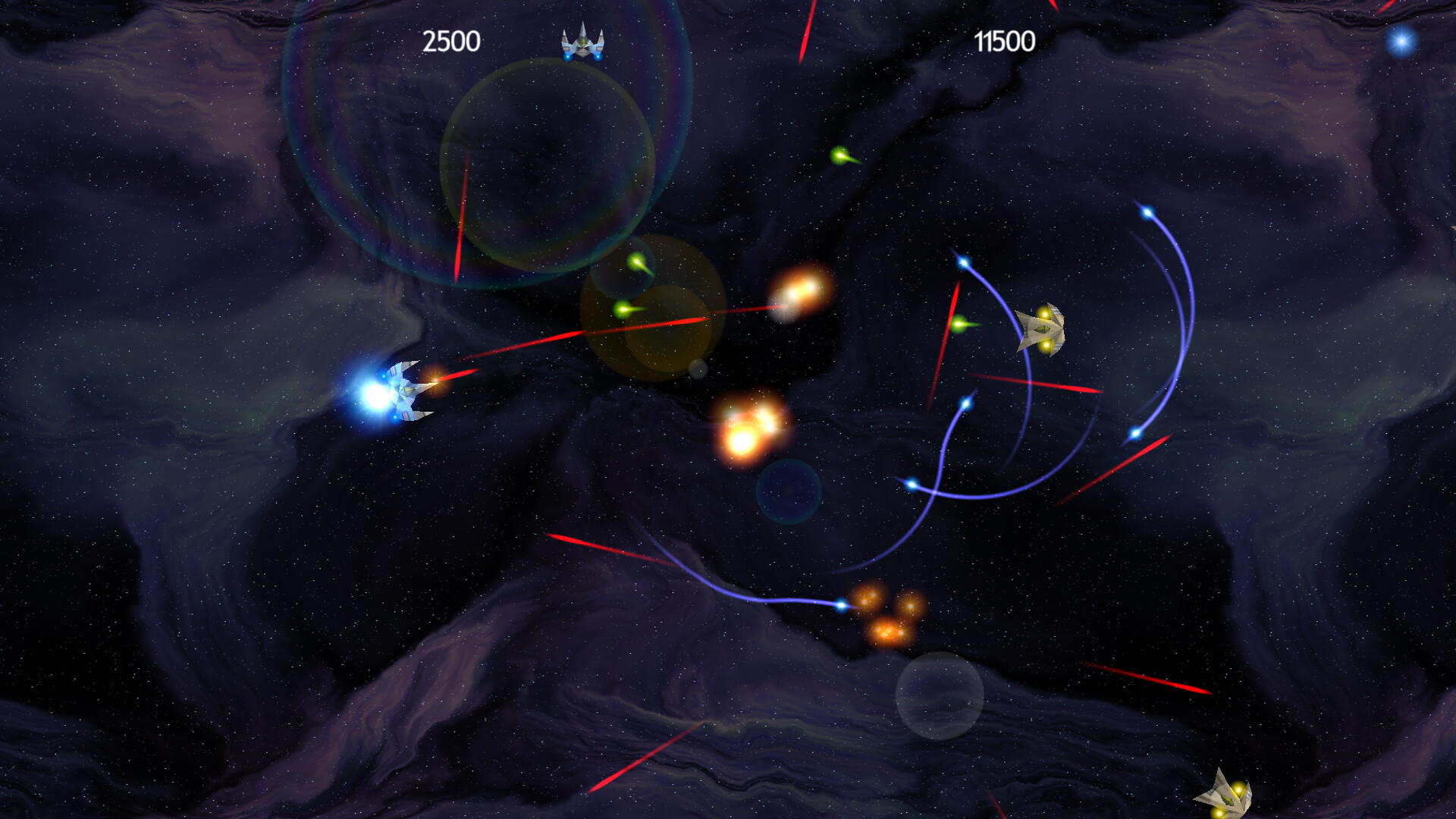Click a blue curved missile trail tip on the right
Screen dimensions: 1456x819
[x=1145, y=213]
